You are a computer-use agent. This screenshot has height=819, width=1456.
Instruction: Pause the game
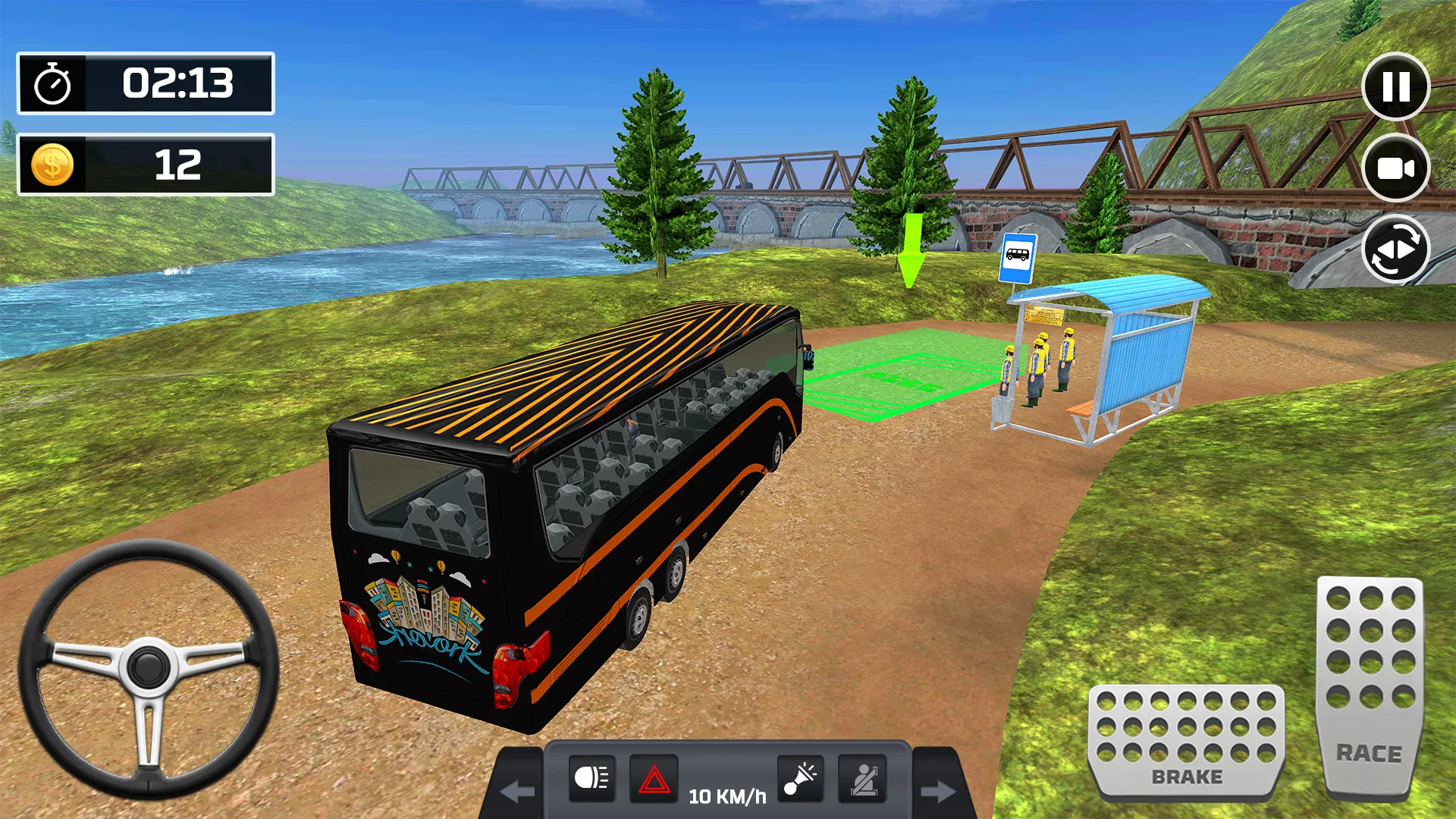tap(1395, 86)
